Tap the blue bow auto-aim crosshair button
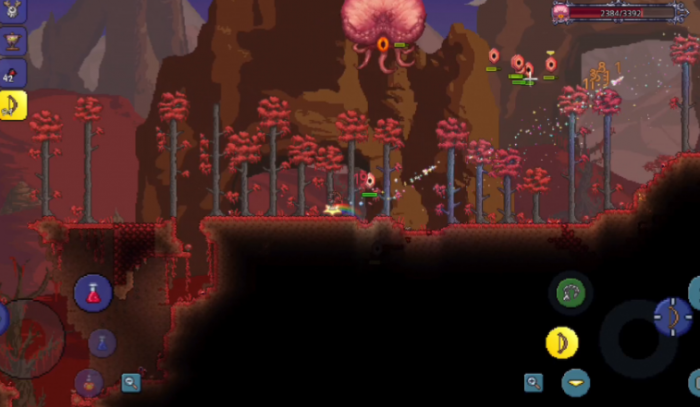700x407 pixels. click(x=672, y=316)
